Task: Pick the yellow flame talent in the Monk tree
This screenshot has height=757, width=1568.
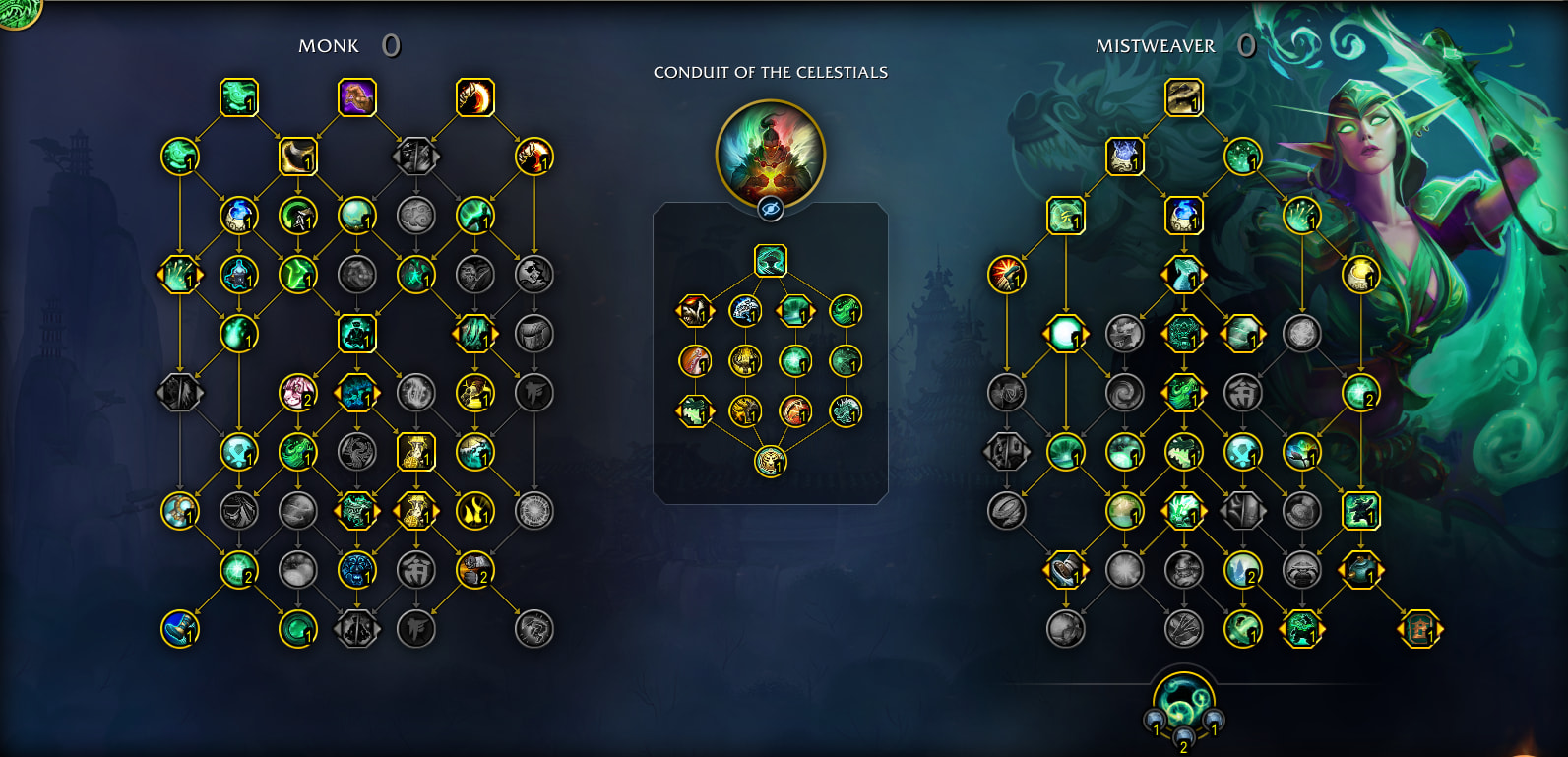Action: pyautogui.click(x=474, y=510)
